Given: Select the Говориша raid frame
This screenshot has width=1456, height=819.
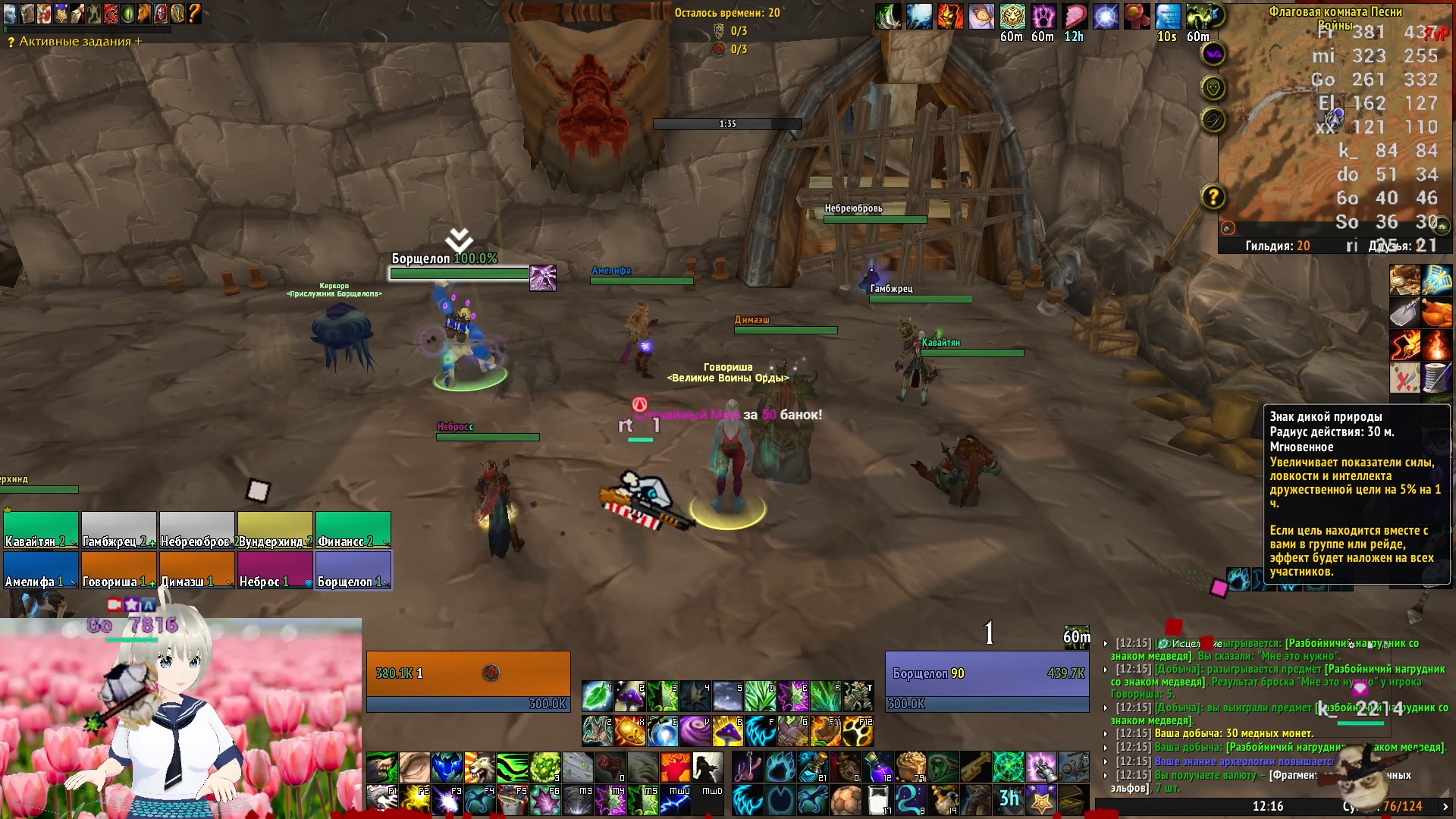Looking at the screenshot, I should click(119, 570).
